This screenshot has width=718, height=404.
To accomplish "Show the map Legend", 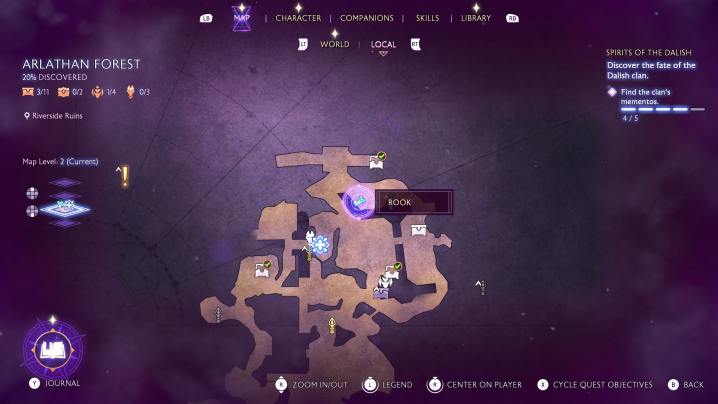I will 391,384.
